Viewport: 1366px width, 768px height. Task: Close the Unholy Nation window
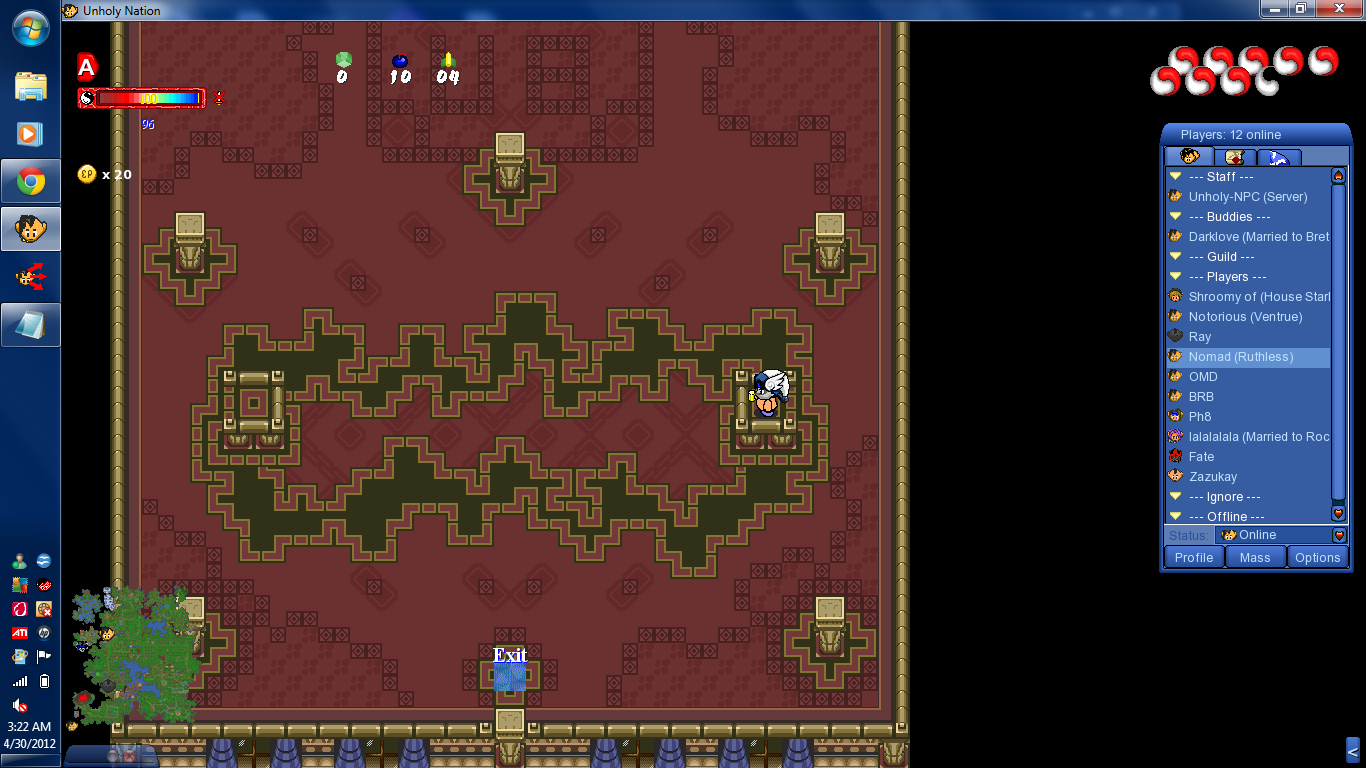click(1342, 8)
